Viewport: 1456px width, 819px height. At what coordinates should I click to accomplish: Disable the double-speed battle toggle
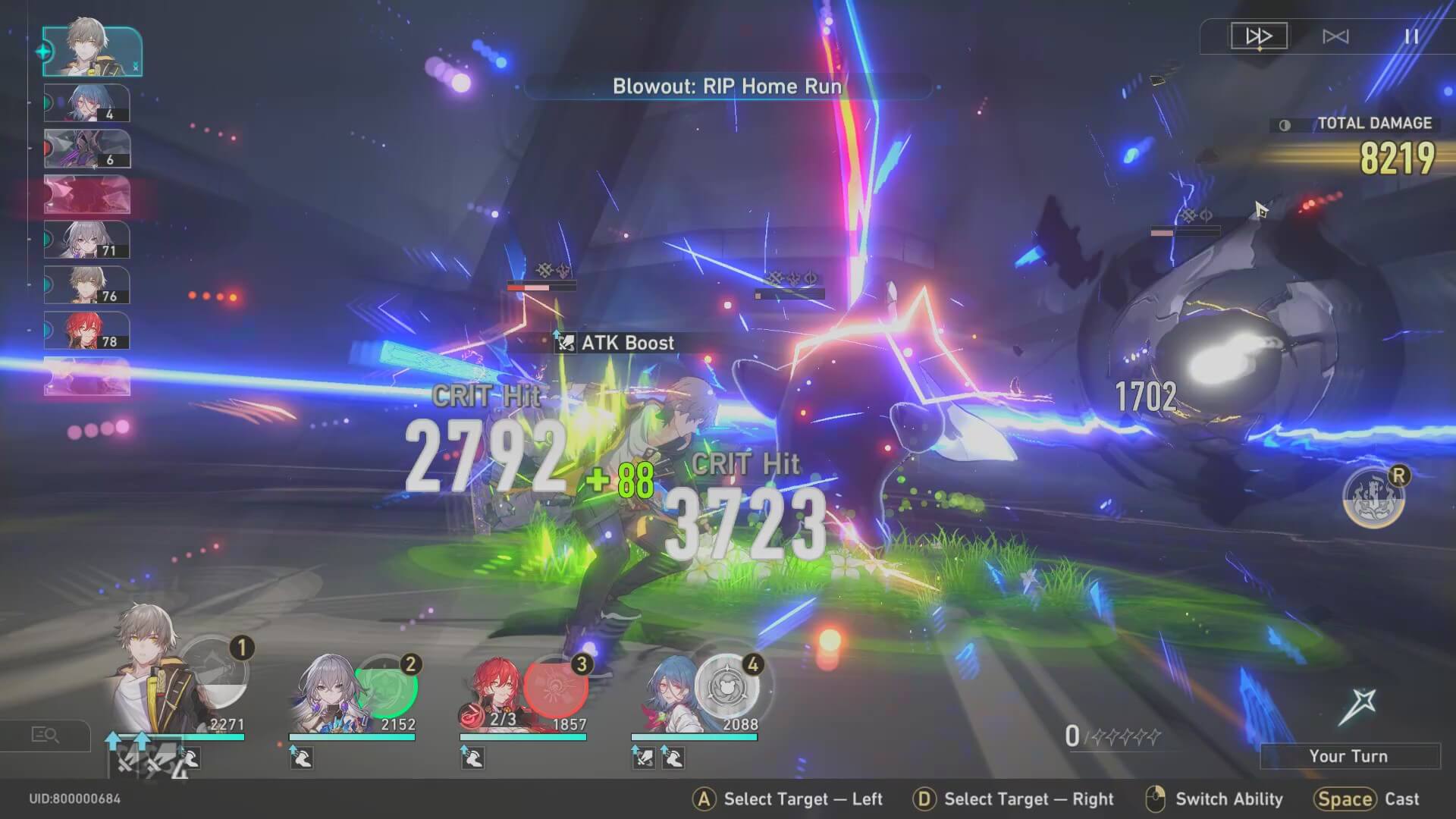tap(1258, 35)
